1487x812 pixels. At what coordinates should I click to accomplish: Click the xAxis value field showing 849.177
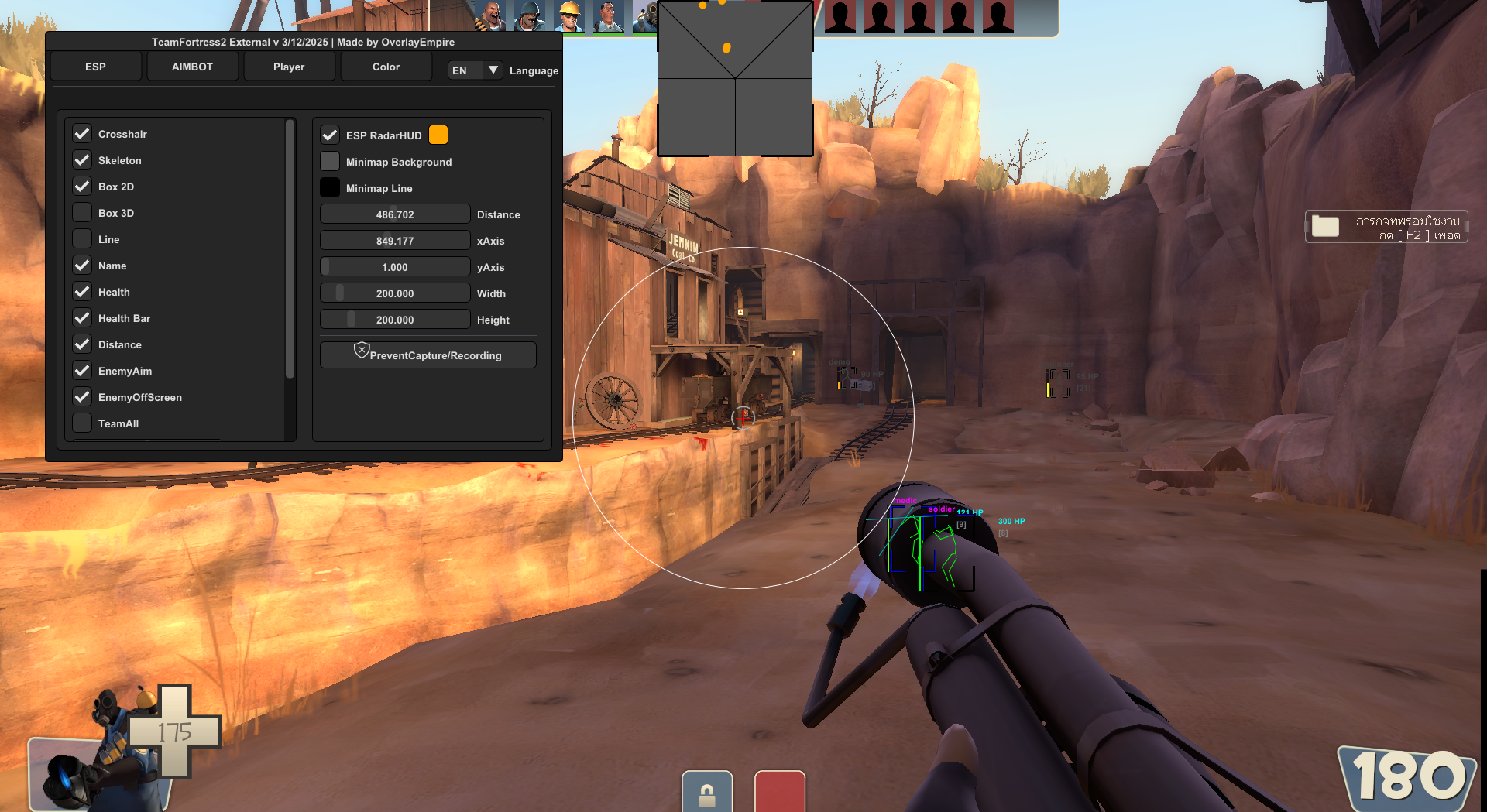click(x=394, y=240)
